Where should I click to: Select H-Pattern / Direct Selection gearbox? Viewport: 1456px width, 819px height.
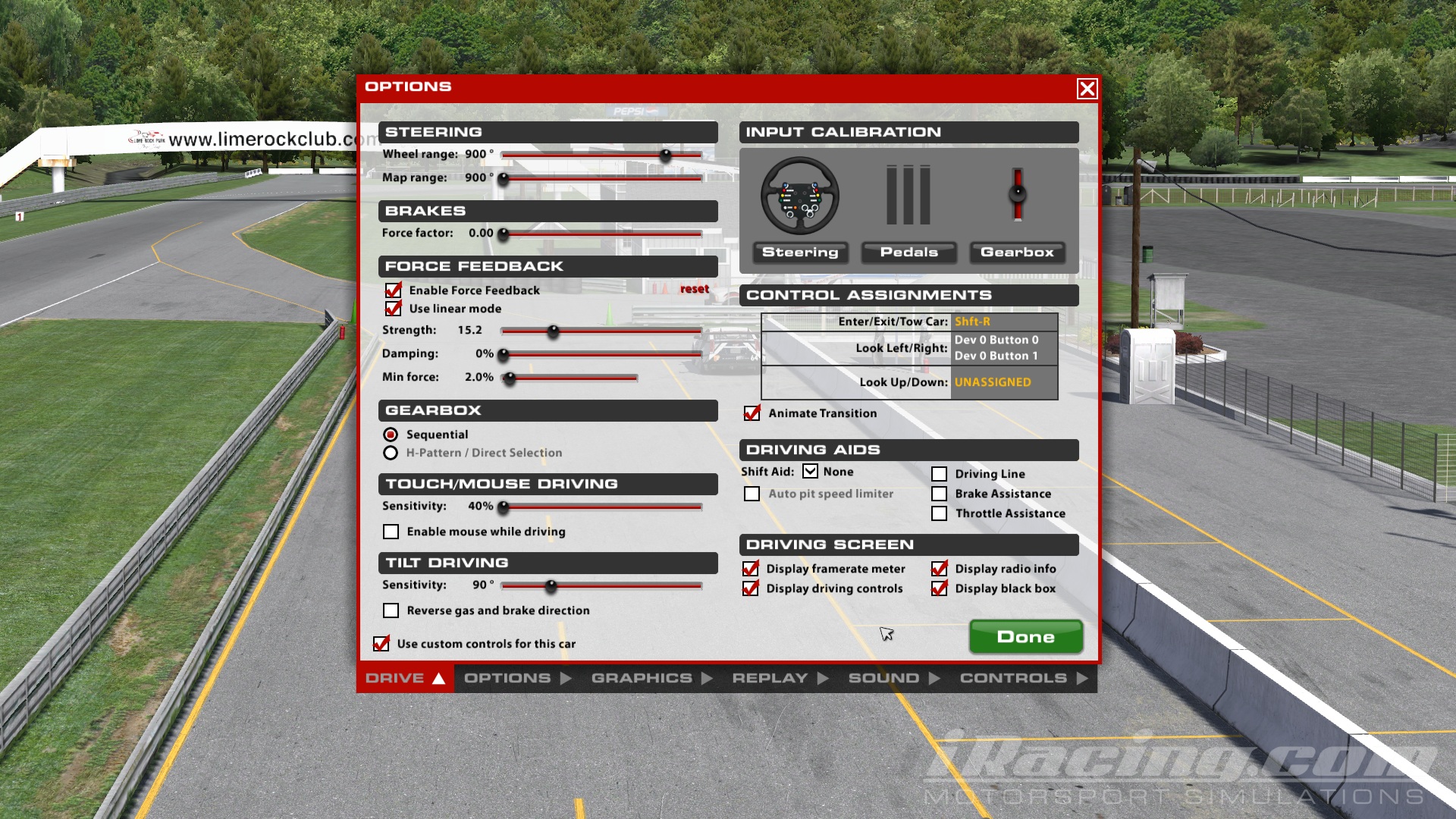pos(391,453)
